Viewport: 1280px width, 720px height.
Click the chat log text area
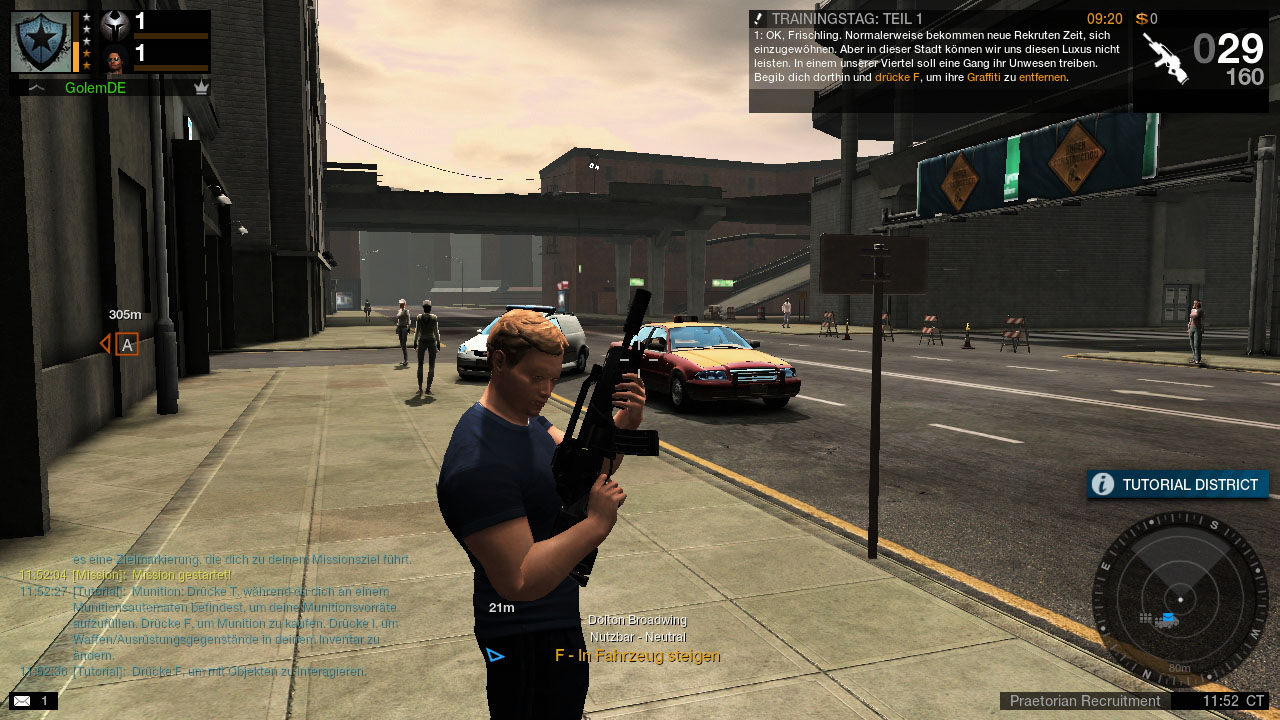[x=215, y=615]
